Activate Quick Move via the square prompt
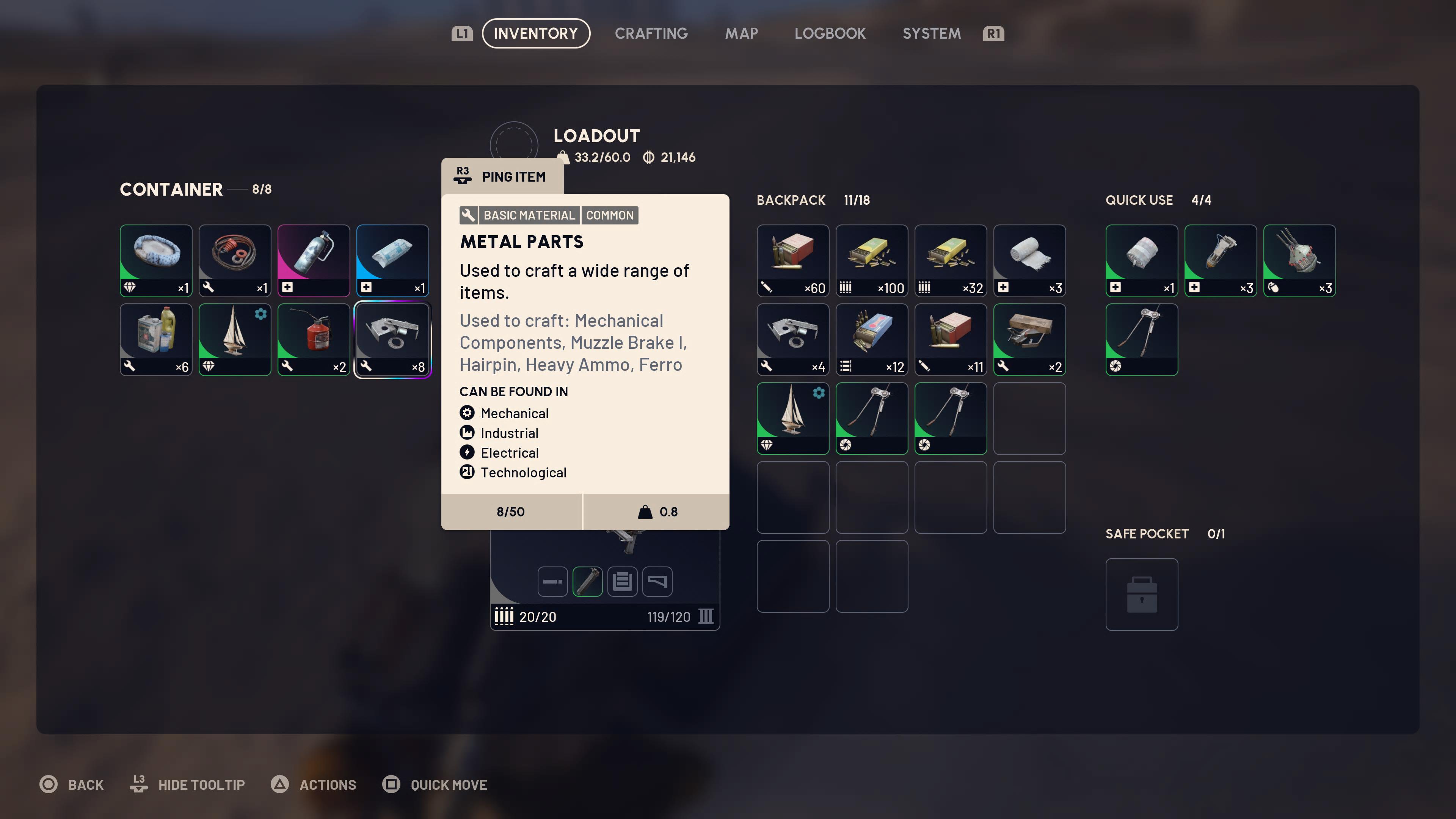1456x819 pixels. pyautogui.click(x=435, y=784)
